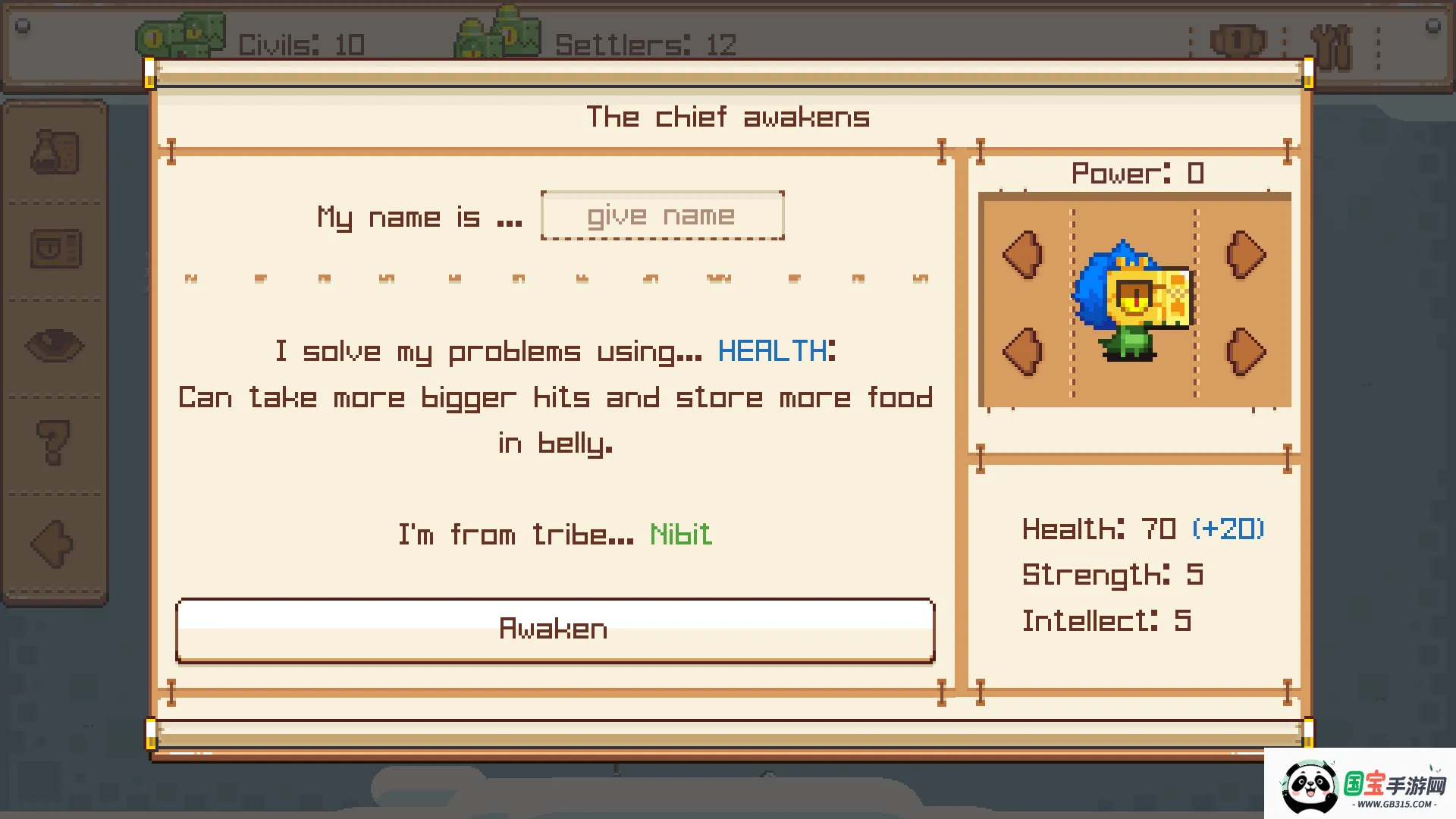The width and height of the screenshot is (1456, 819).
Task: Open the tools icon in the top-right bar
Action: [x=1333, y=42]
